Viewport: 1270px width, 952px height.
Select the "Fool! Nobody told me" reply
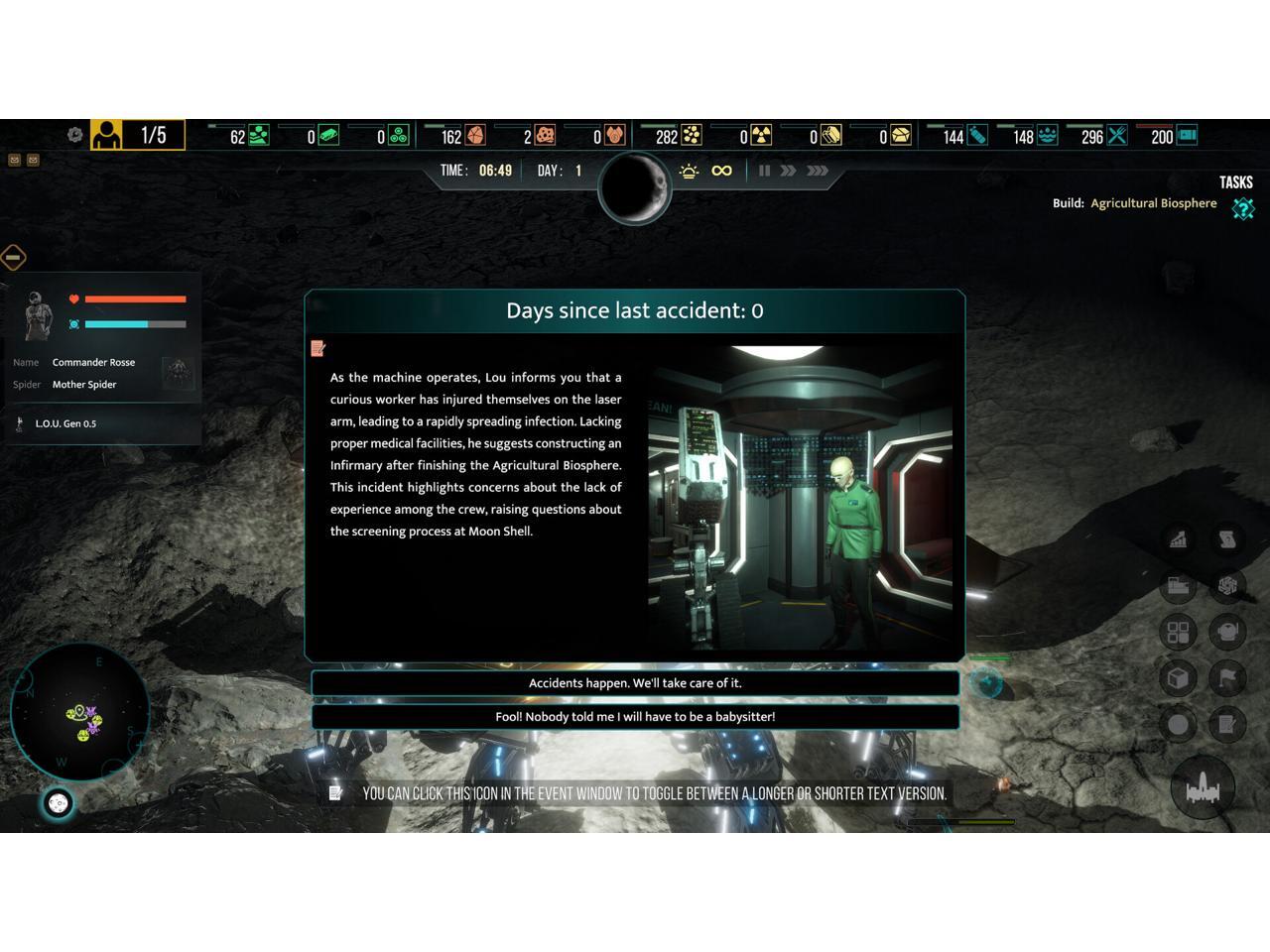635,717
